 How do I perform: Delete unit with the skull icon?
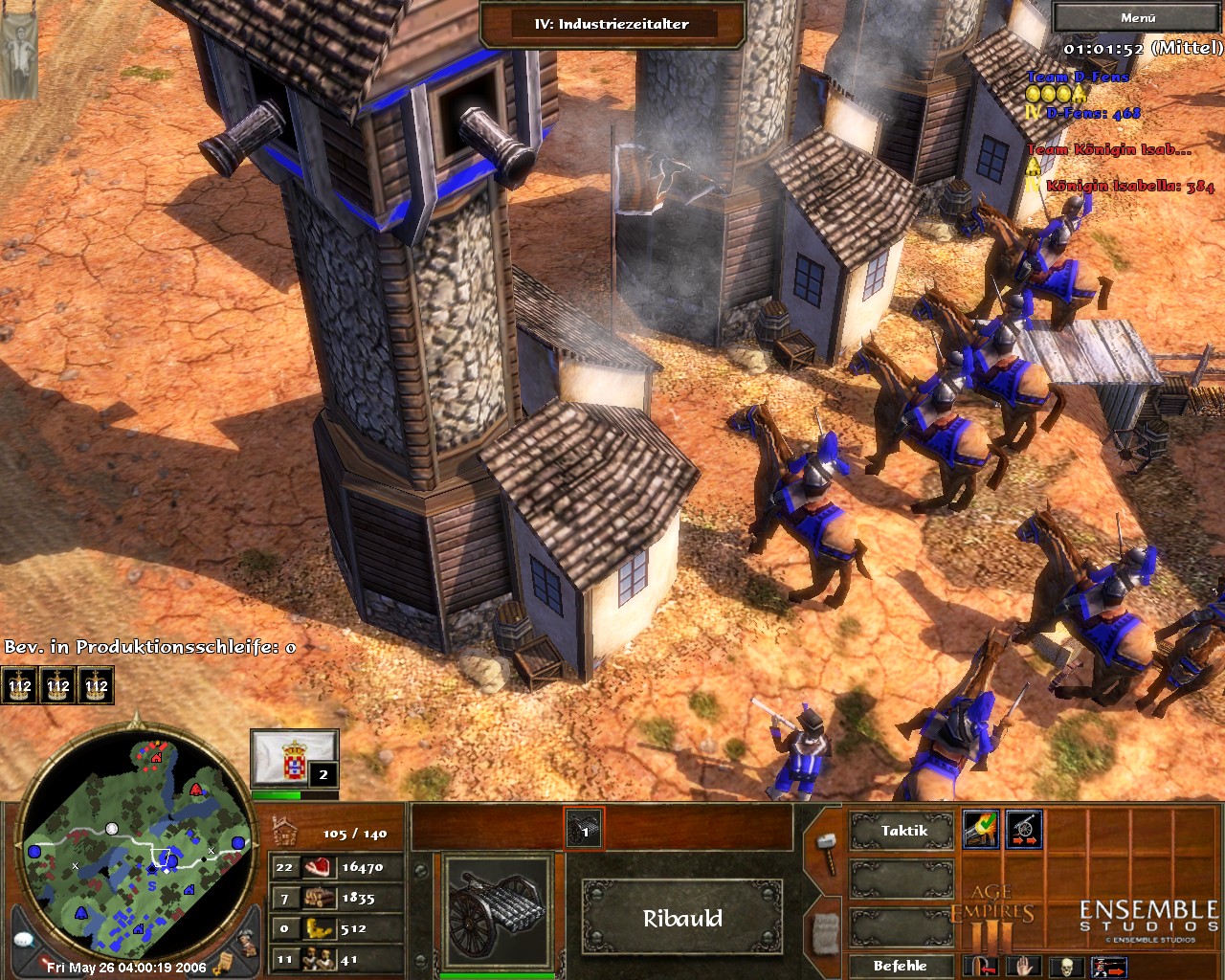(x=1066, y=966)
